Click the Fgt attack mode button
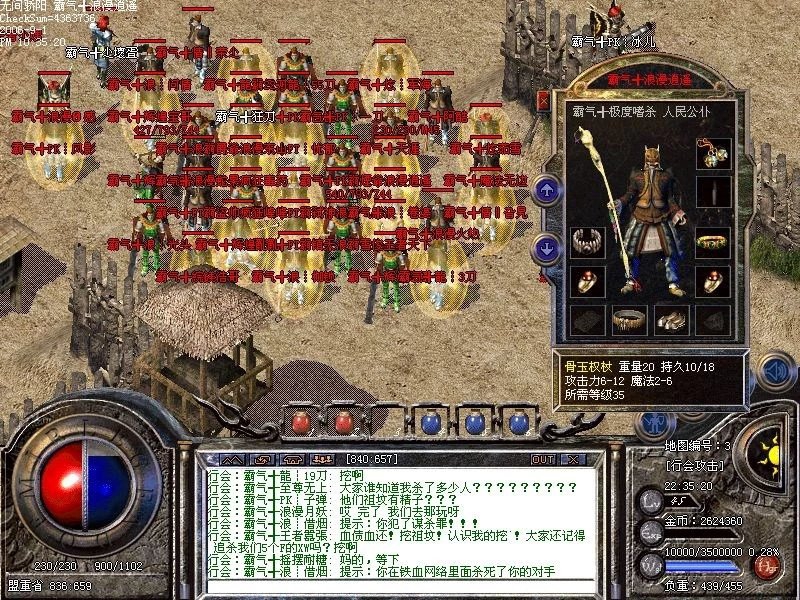Viewport: 800px width, 600px height. [x=768, y=568]
